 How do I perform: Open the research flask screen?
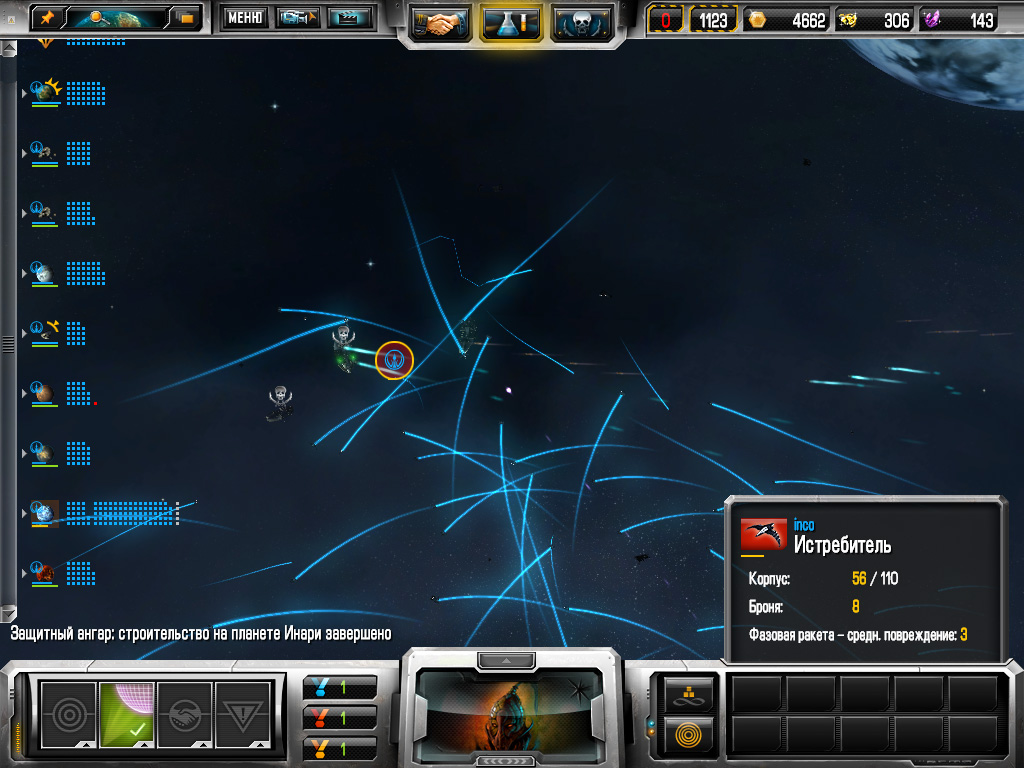click(x=511, y=22)
